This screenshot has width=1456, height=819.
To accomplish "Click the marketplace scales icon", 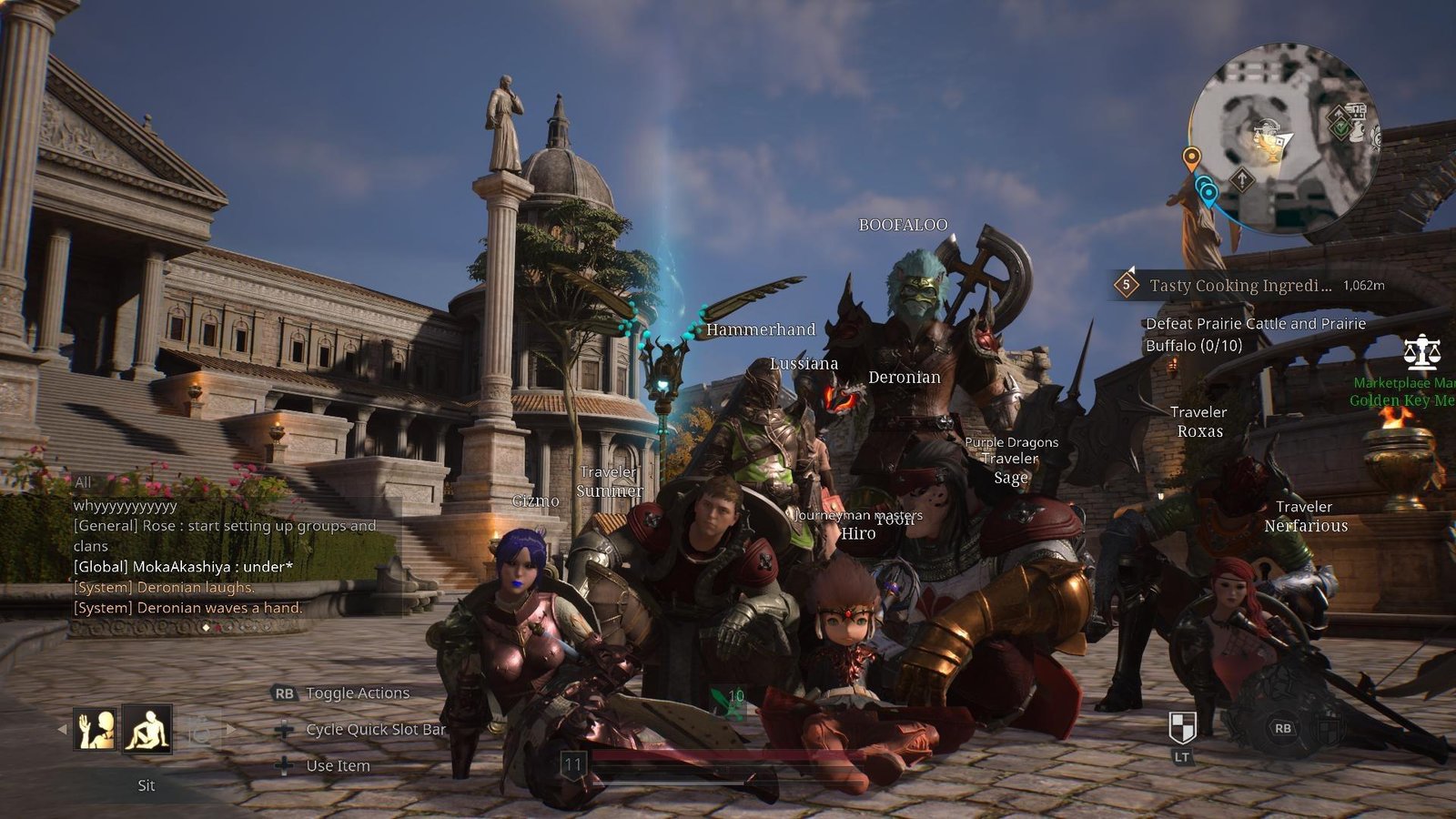I will [1421, 352].
